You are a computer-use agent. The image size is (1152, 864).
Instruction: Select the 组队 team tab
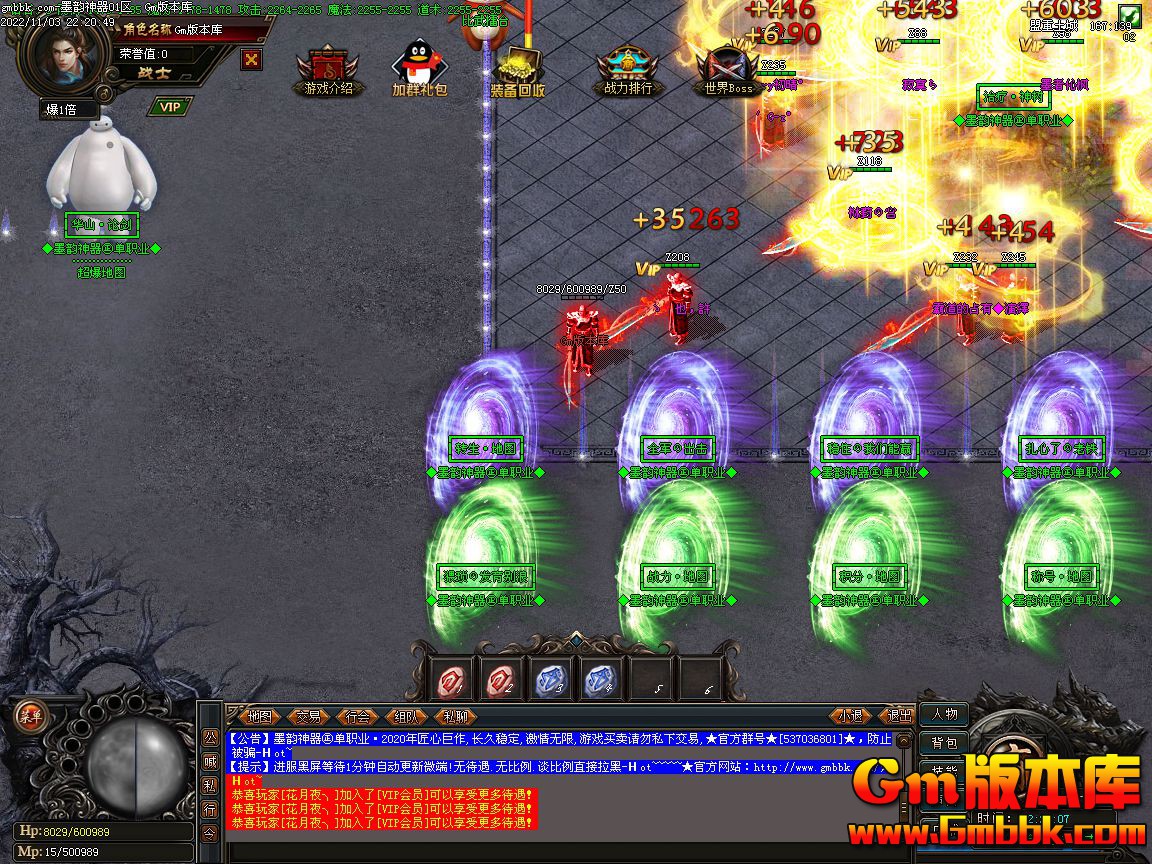coord(406,716)
